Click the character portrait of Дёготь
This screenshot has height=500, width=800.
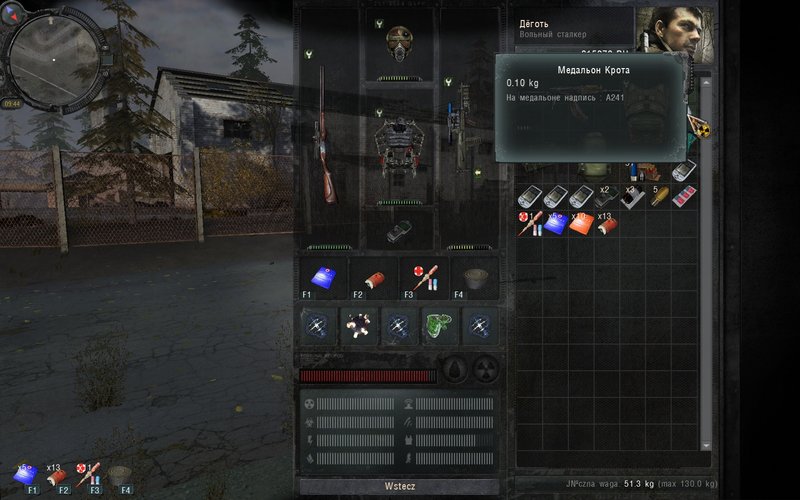pyautogui.click(x=668, y=32)
